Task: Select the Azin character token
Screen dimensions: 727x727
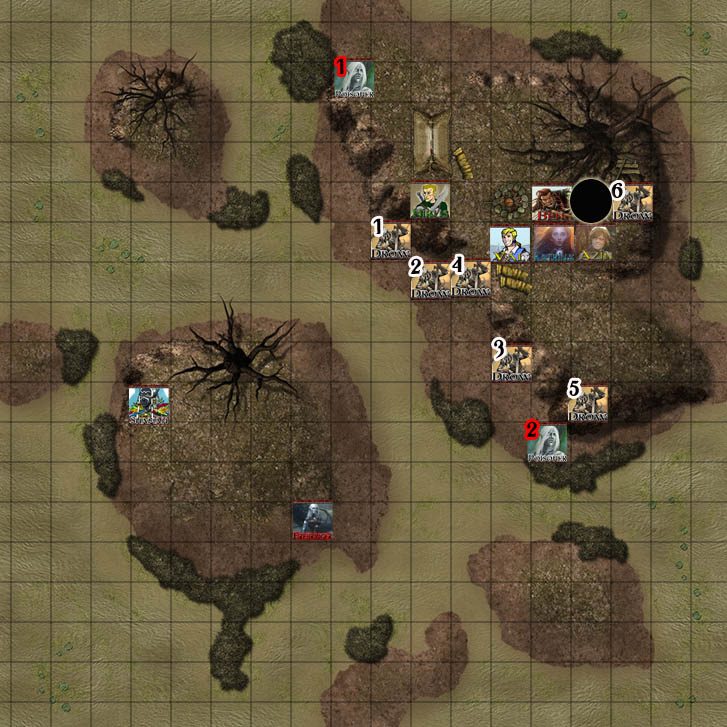Action: click(592, 243)
